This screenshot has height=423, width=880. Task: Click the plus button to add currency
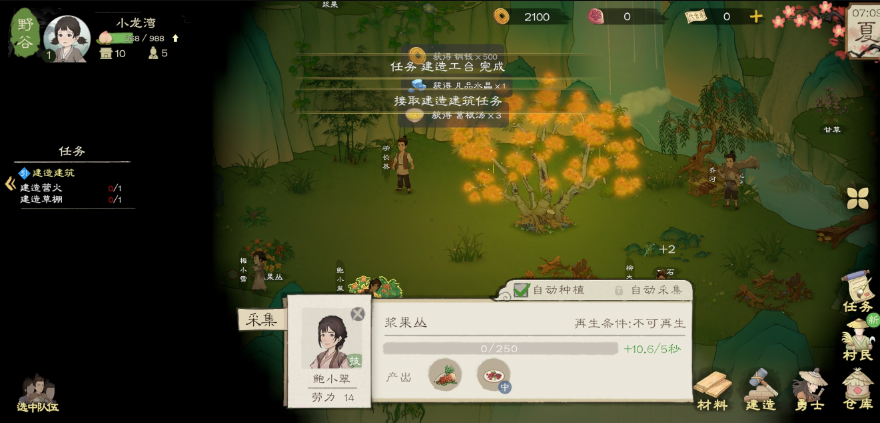[756, 16]
